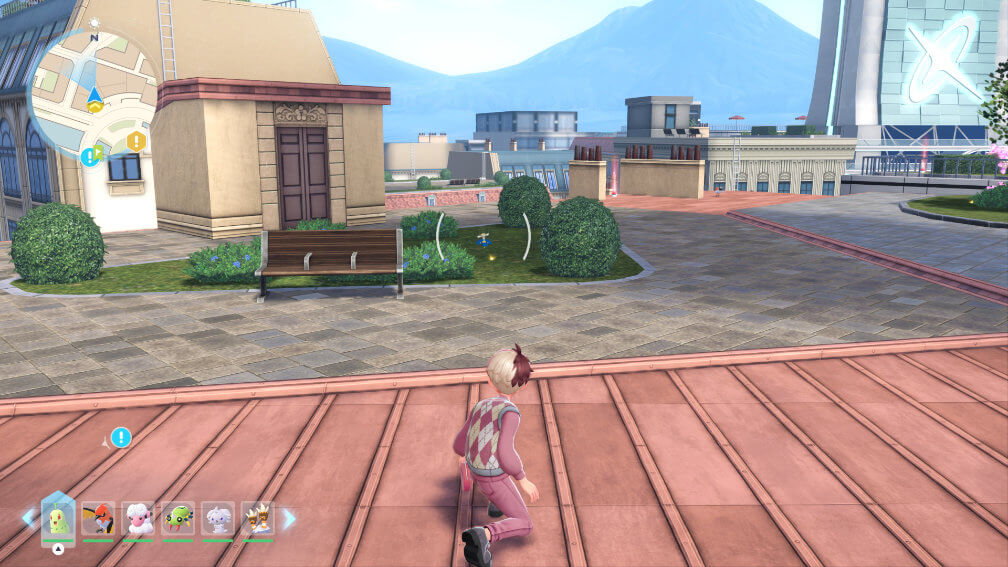Open the circular city minimap

[x=93, y=94]
